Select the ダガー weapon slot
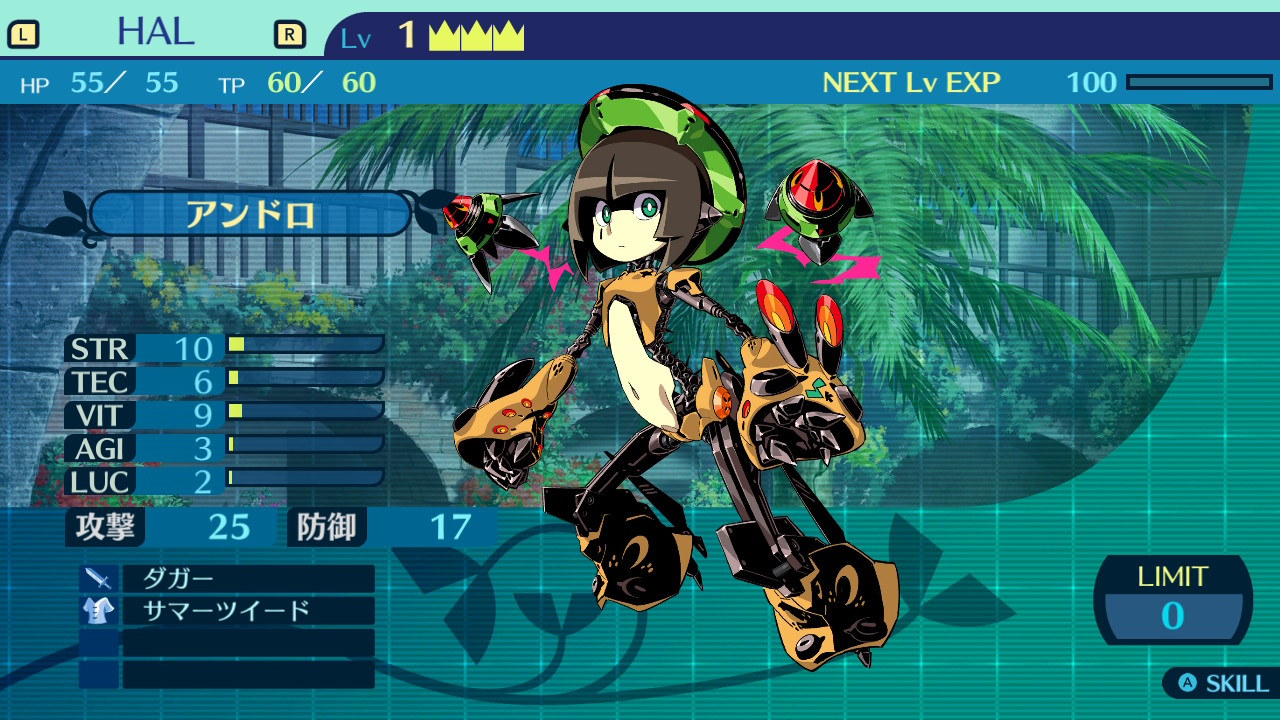The height and width of the screenshot is (720, 1280). [247, 579]
